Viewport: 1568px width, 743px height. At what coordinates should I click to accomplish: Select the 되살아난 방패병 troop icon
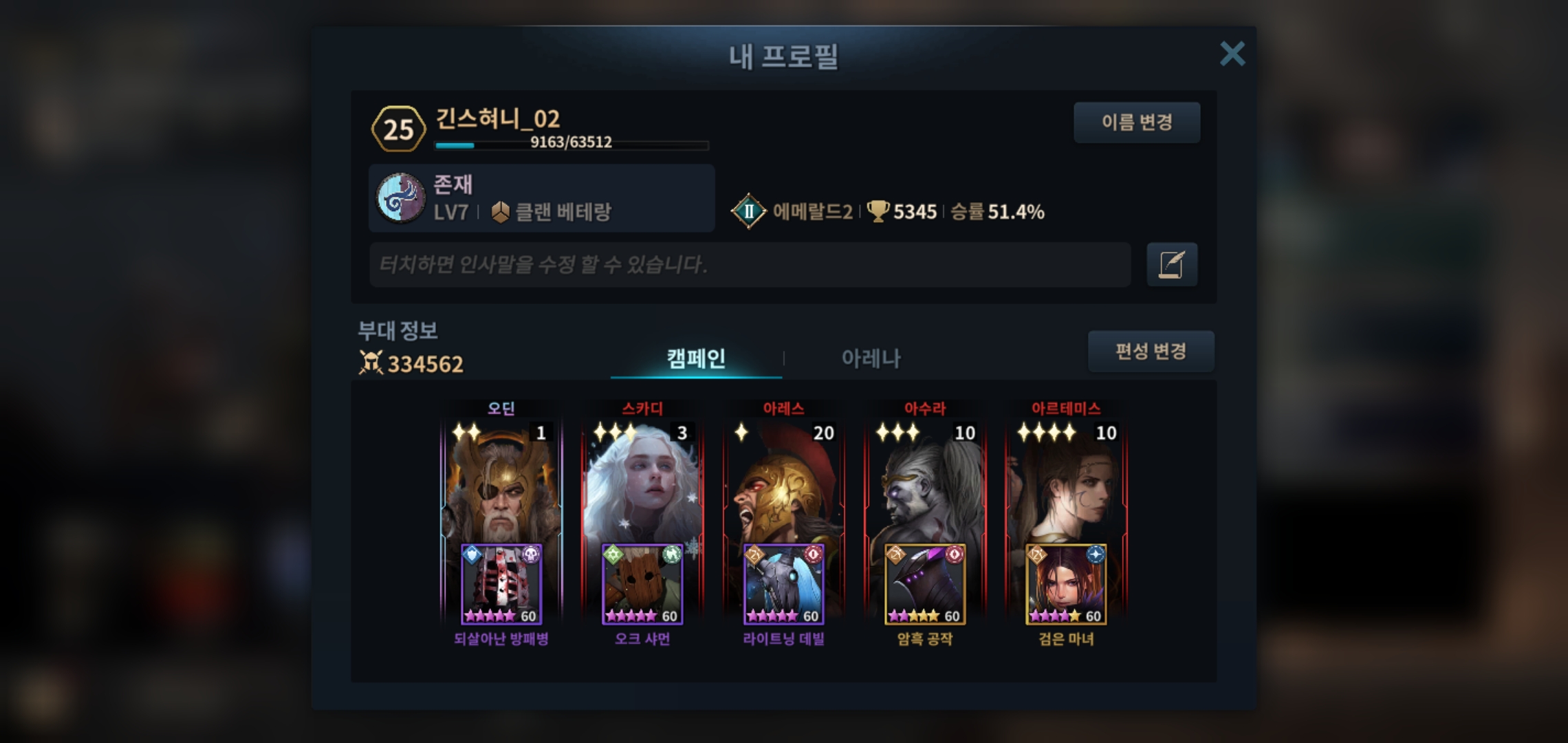coord(501,585)
